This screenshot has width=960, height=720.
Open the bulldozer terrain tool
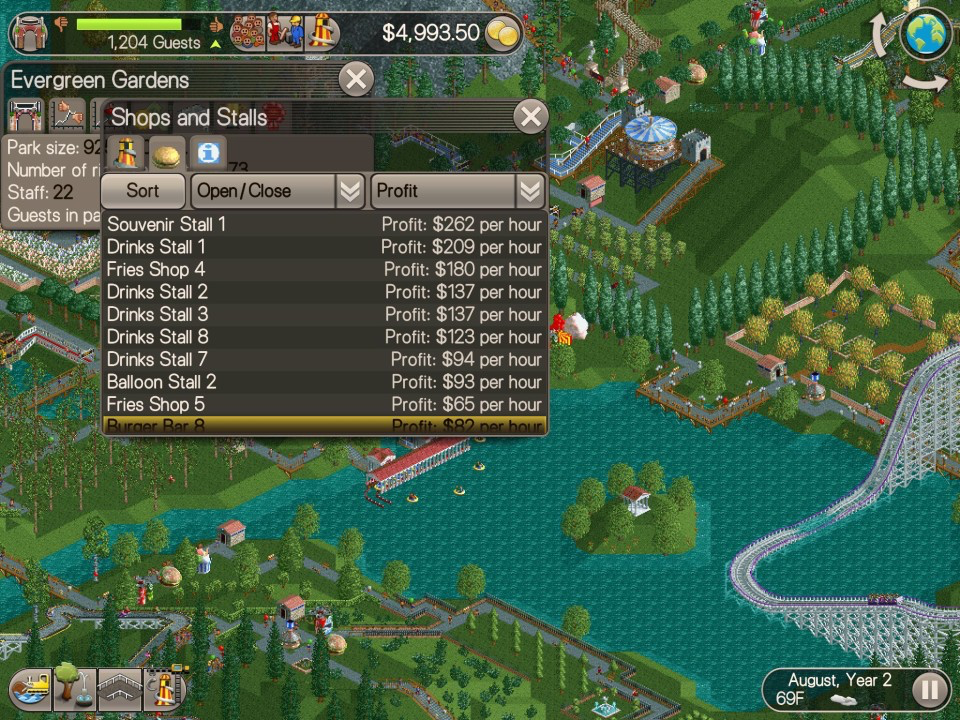tap(29, 689)
